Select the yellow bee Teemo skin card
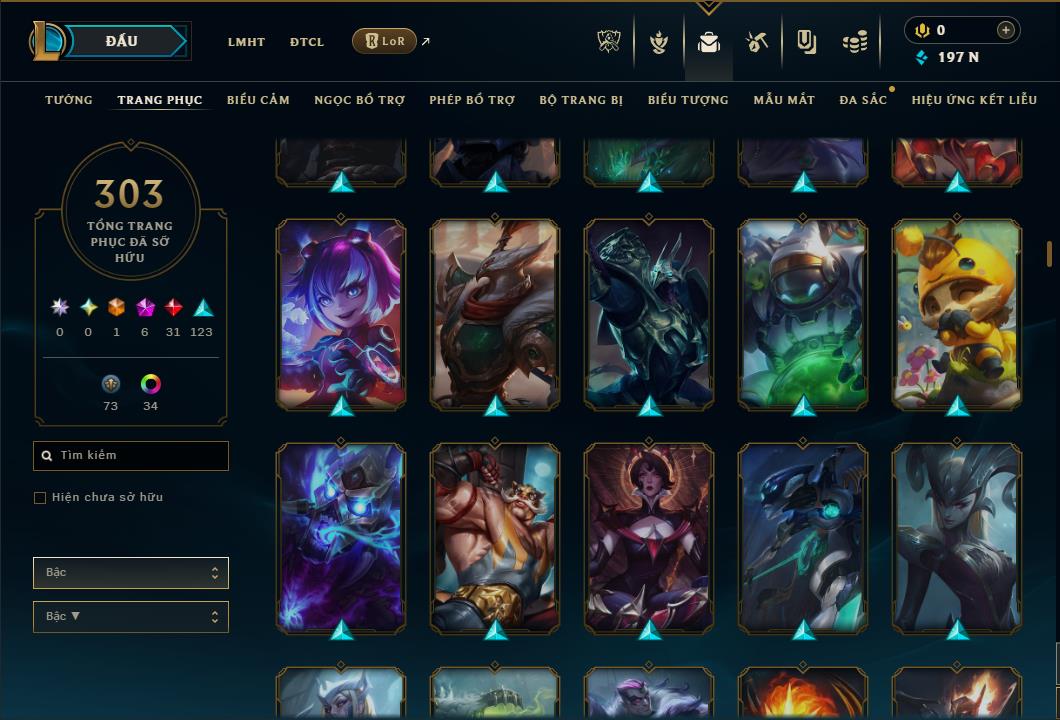1060x720 pixels. point(957,313)
